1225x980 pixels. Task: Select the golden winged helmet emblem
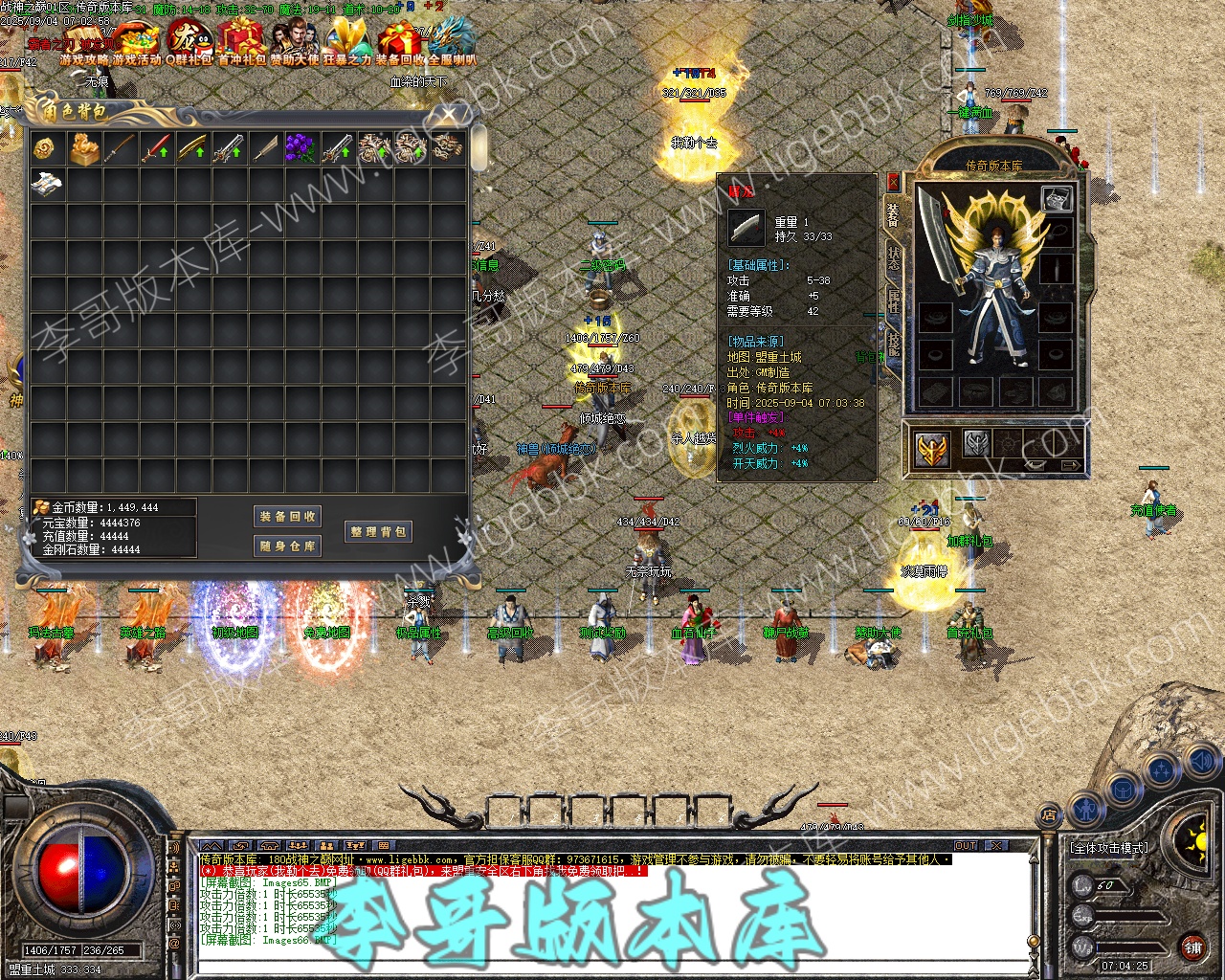point(931,450)
